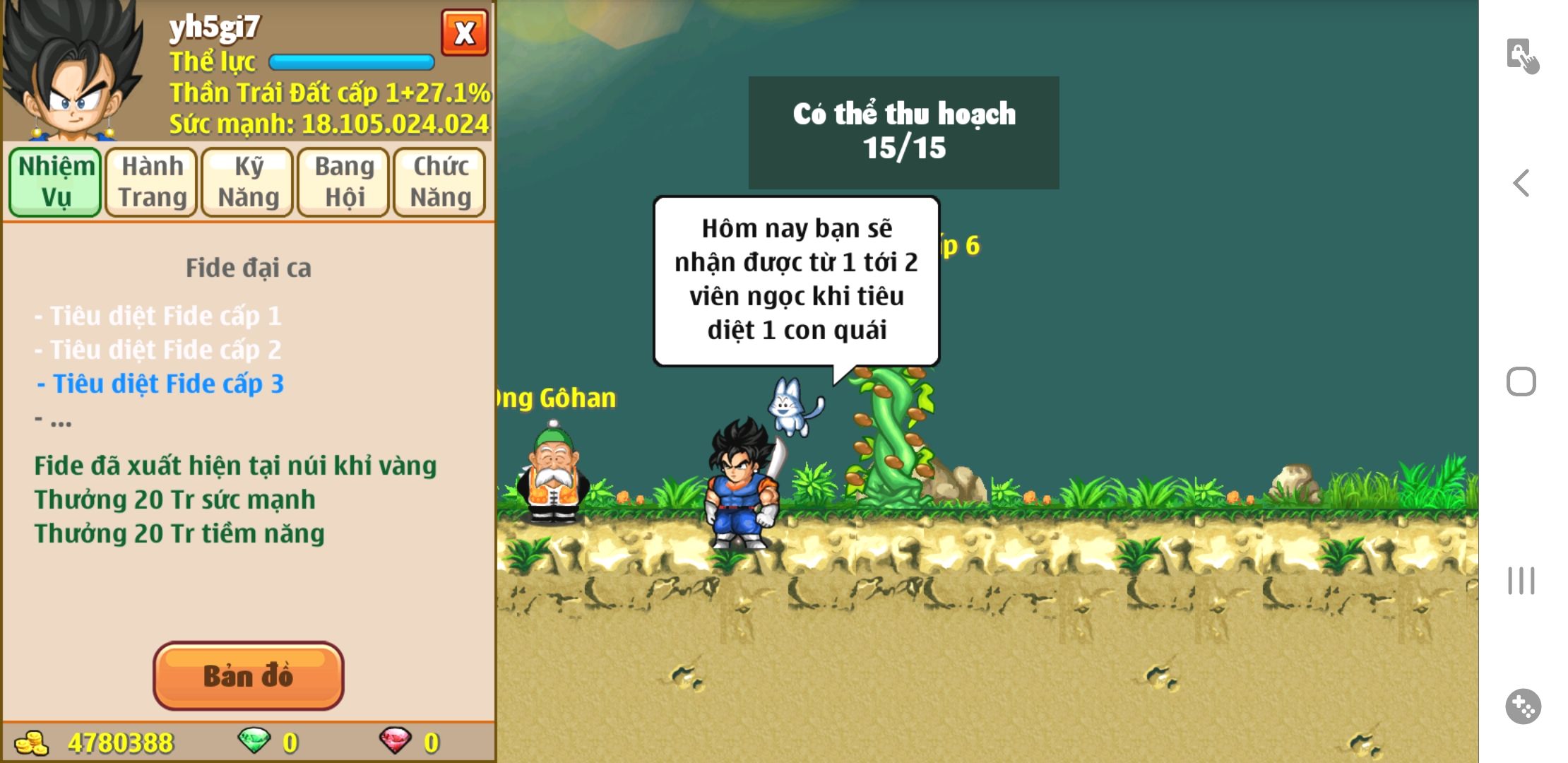This screenshot has width=1568, height=763.
Task: Tap the touch-lock icon in the side bar
Action: 1522,56
